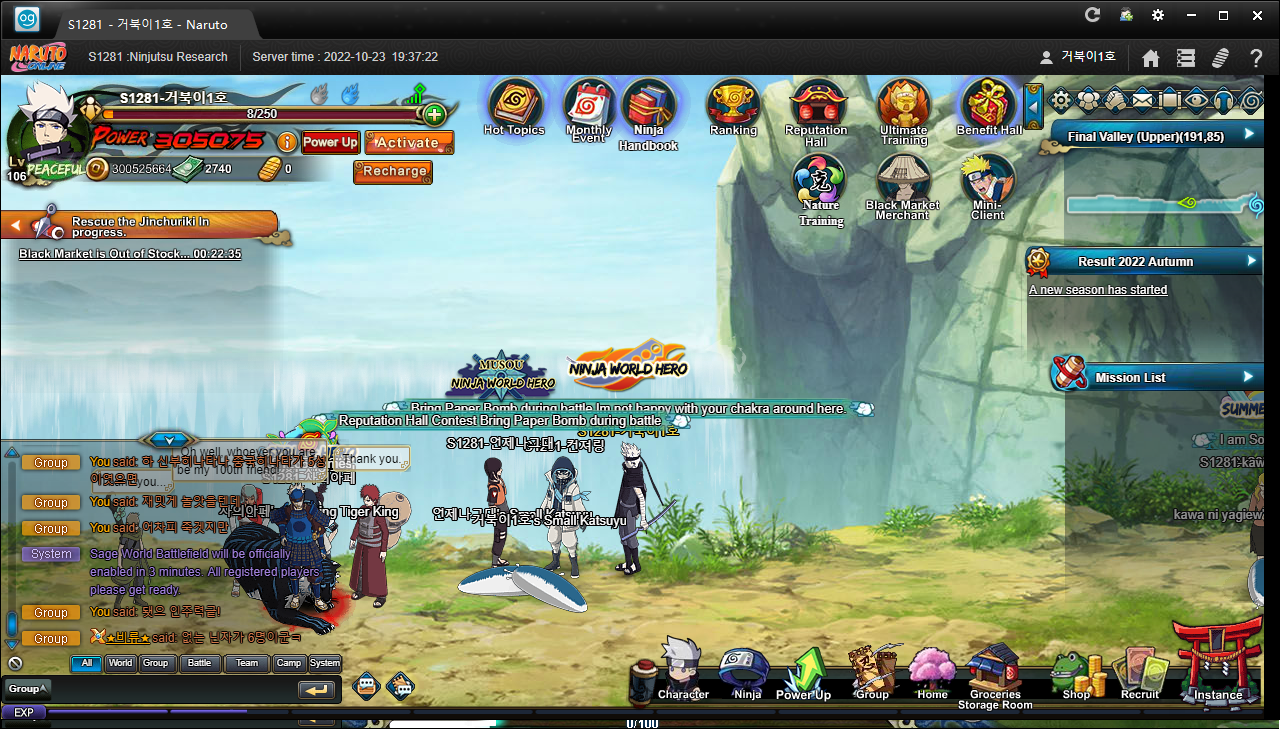Open the Monthly Event icon
The height and width of the screenshot is (729, 1280).
click(589, 108)
